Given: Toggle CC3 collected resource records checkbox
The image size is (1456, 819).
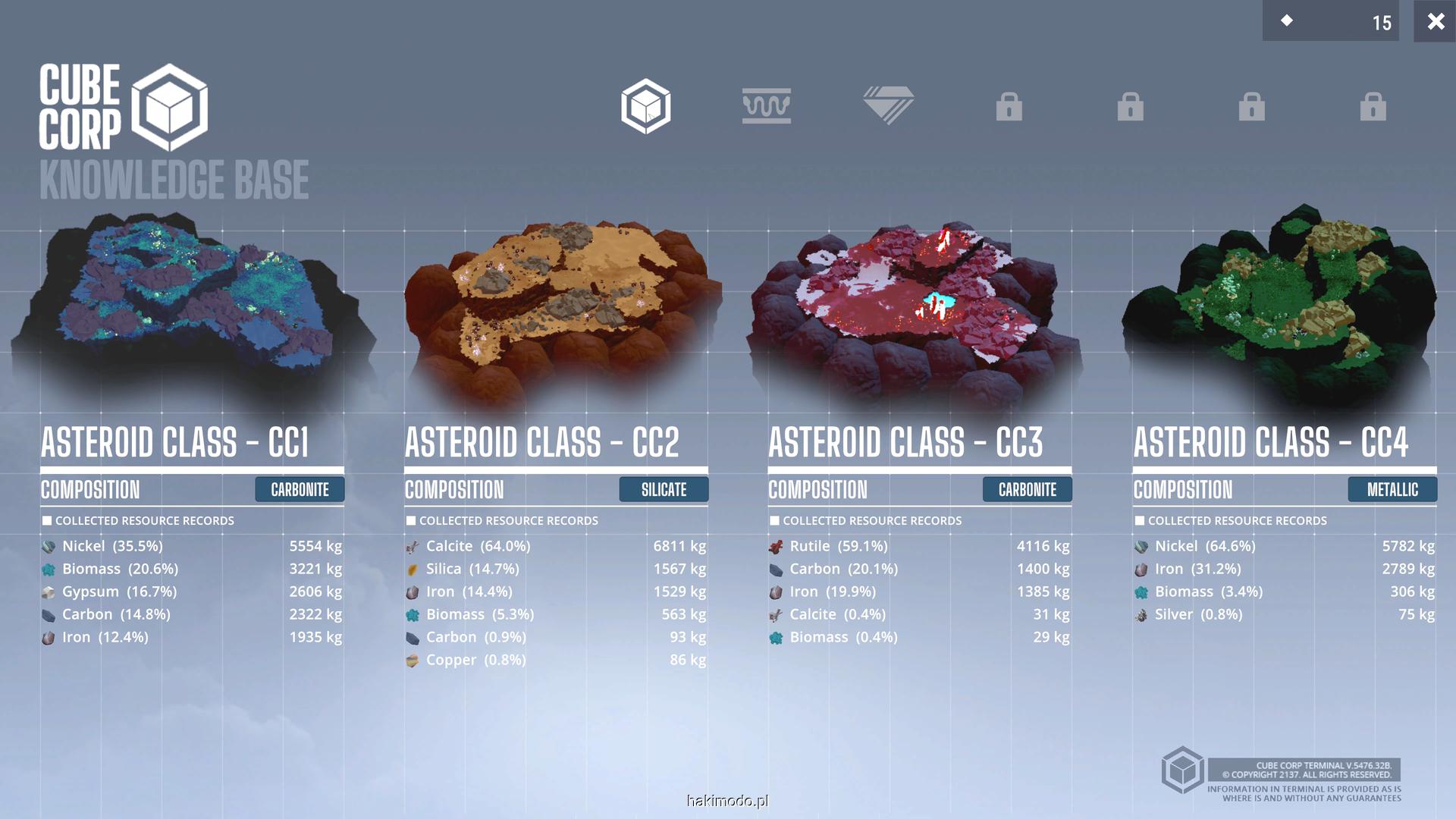Looking at the screenshot, I should 774,521.
